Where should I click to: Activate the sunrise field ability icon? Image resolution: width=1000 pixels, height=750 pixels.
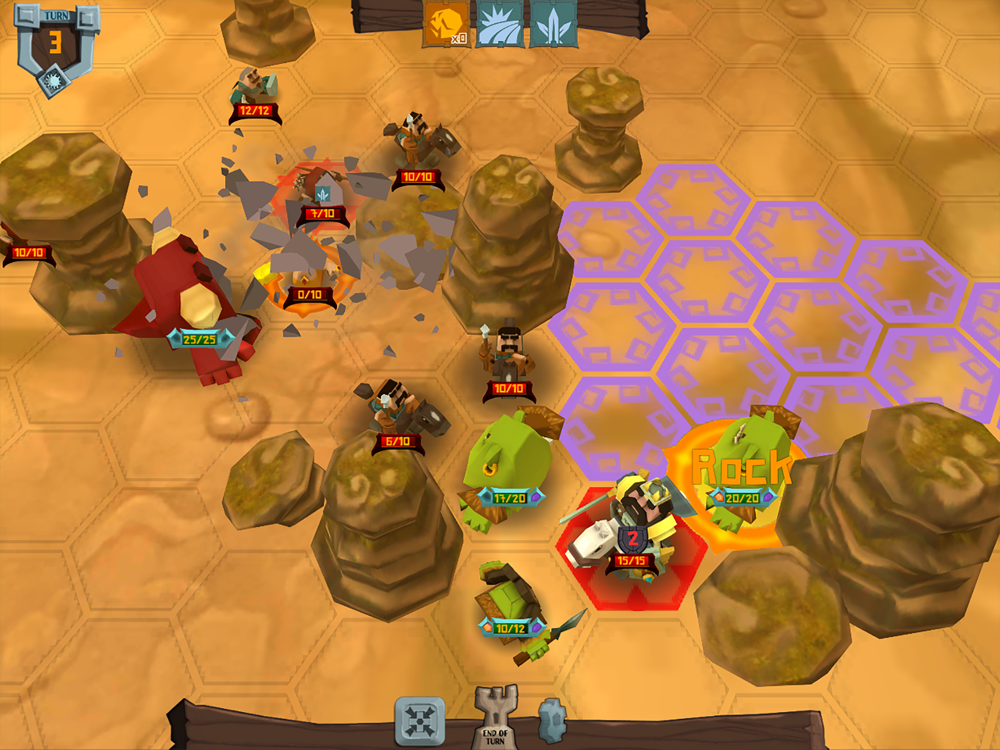click(499, 24)
